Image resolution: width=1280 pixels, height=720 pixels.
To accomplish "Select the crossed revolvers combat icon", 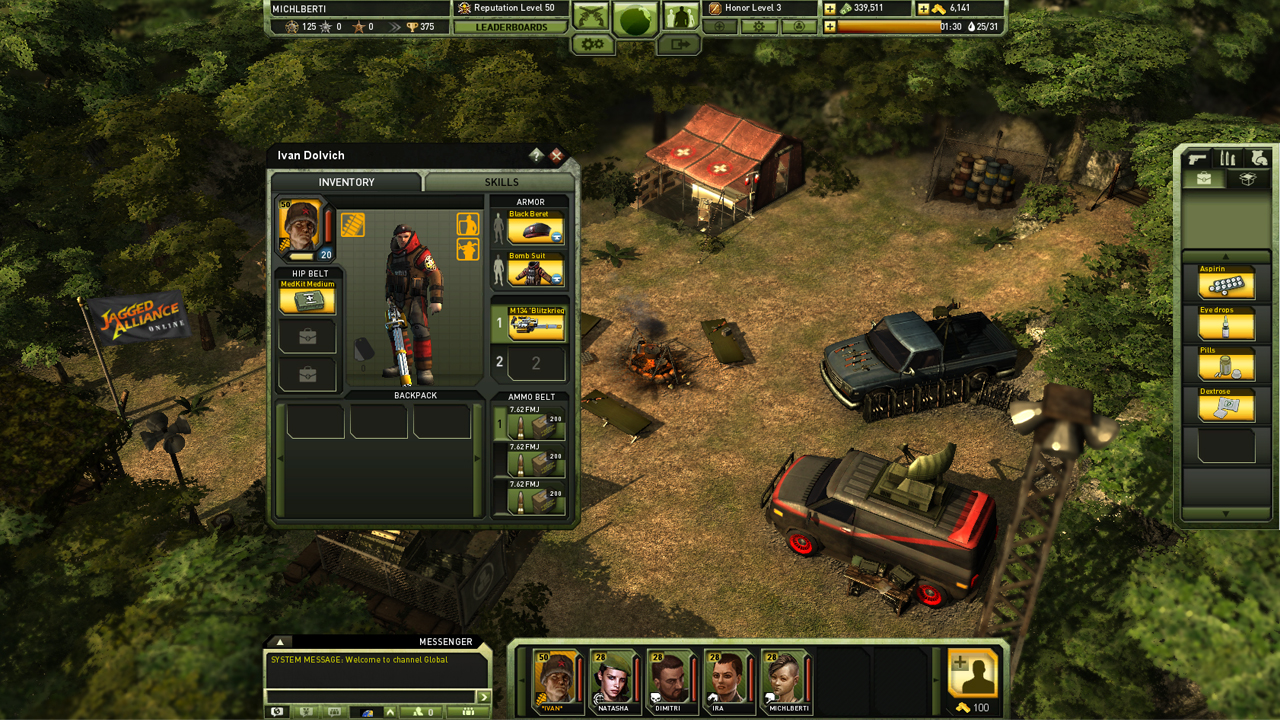I will pos(589,16).
